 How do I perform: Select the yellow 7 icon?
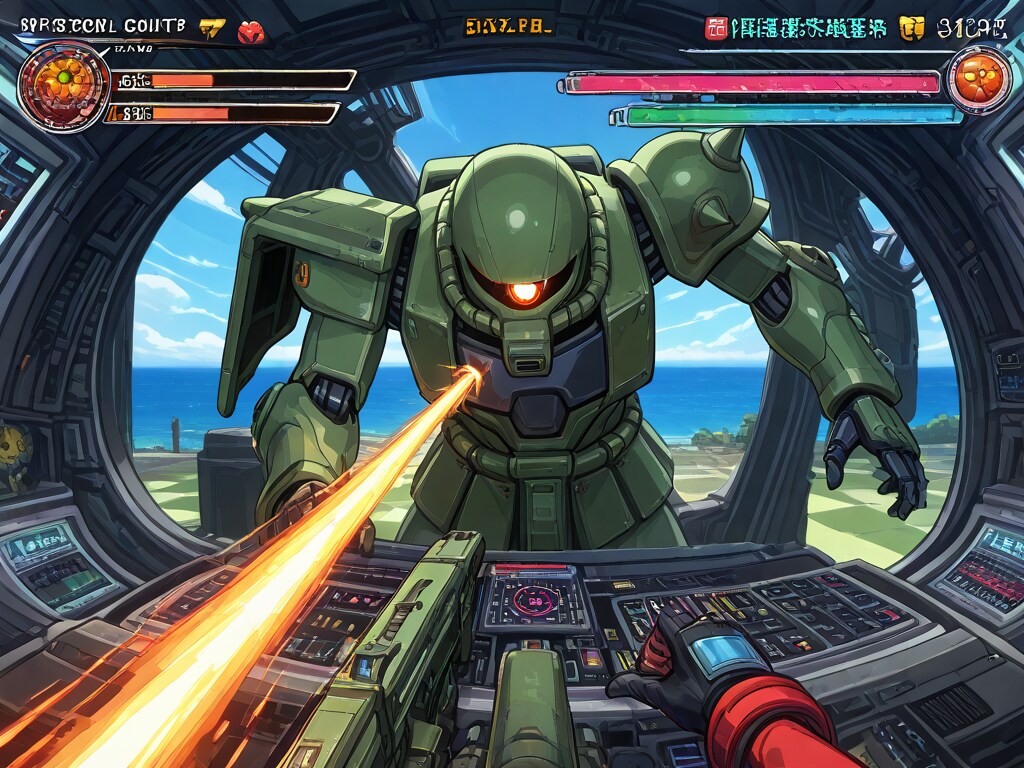point(212,29)
